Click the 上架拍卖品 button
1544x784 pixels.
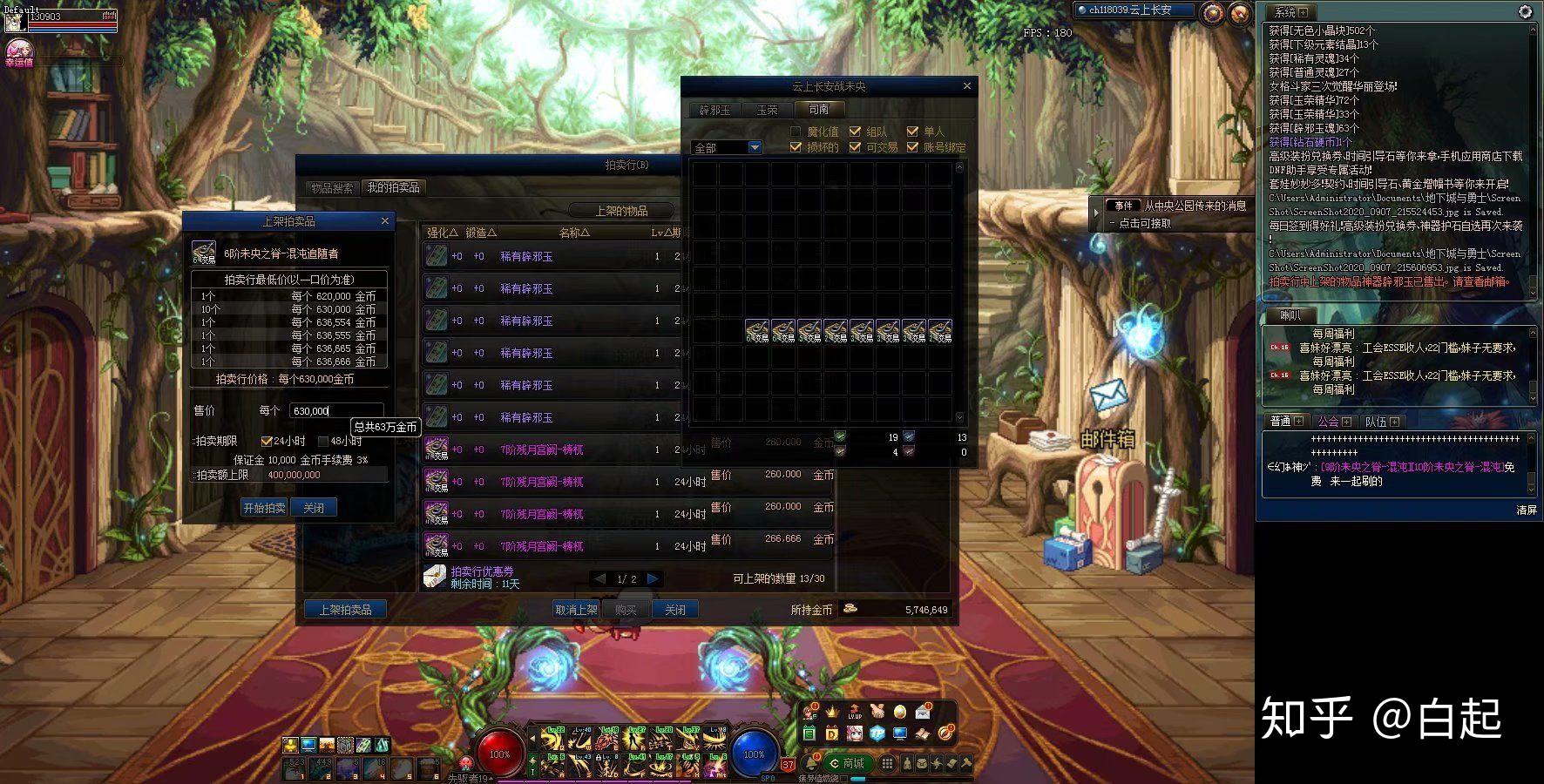pyautogui.click(x=345, y=610)
